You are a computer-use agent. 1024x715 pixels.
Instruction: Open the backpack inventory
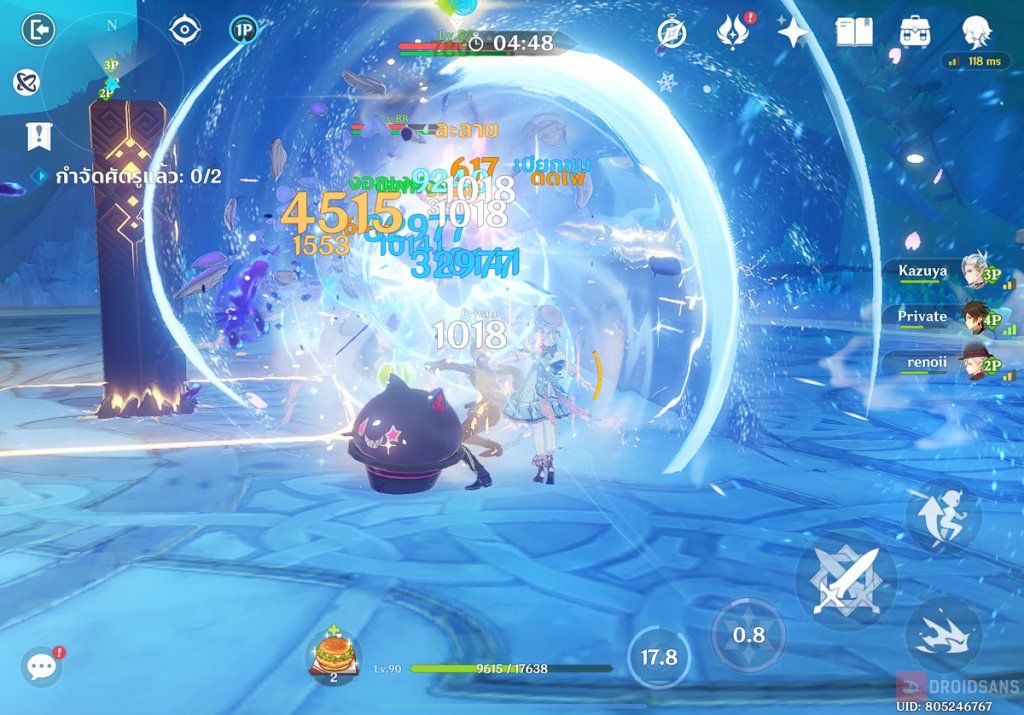pyautogui.click(x=915, y=33)
